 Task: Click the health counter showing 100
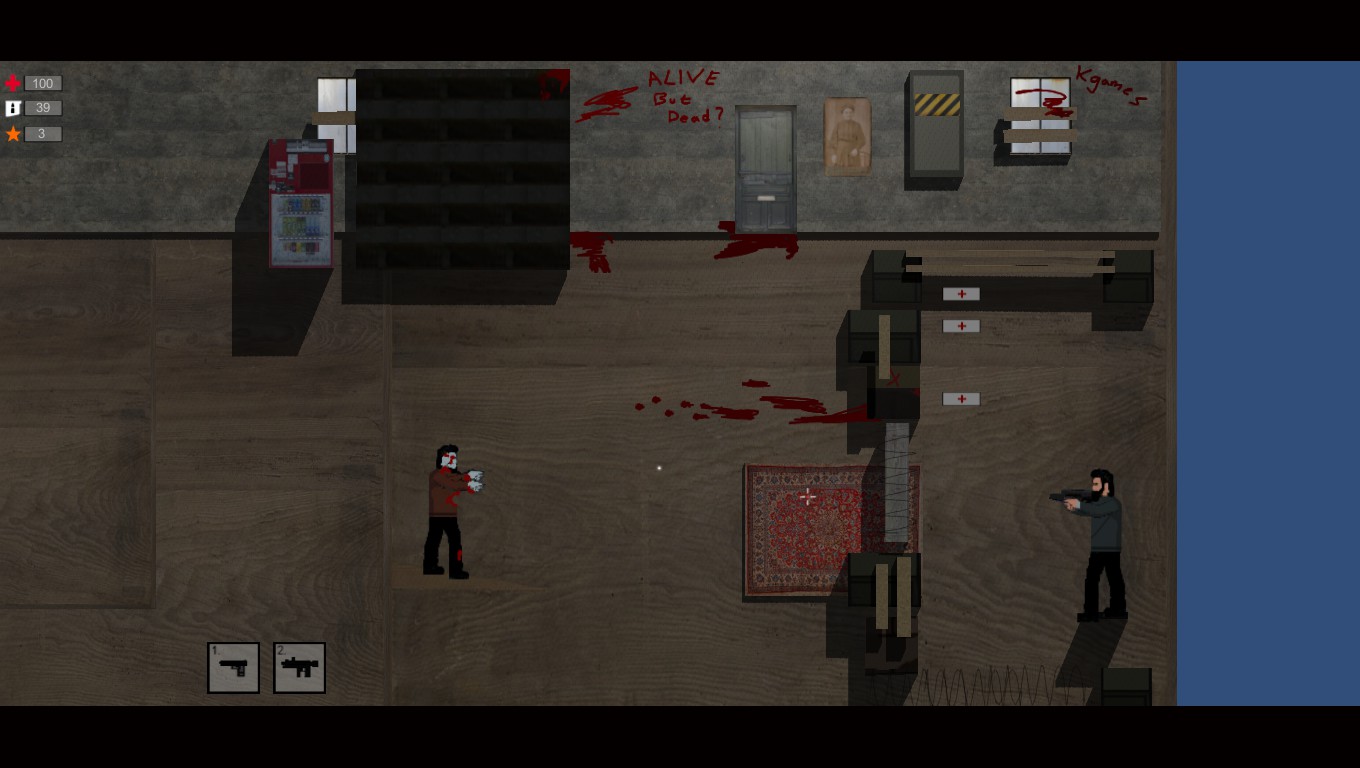42,83
